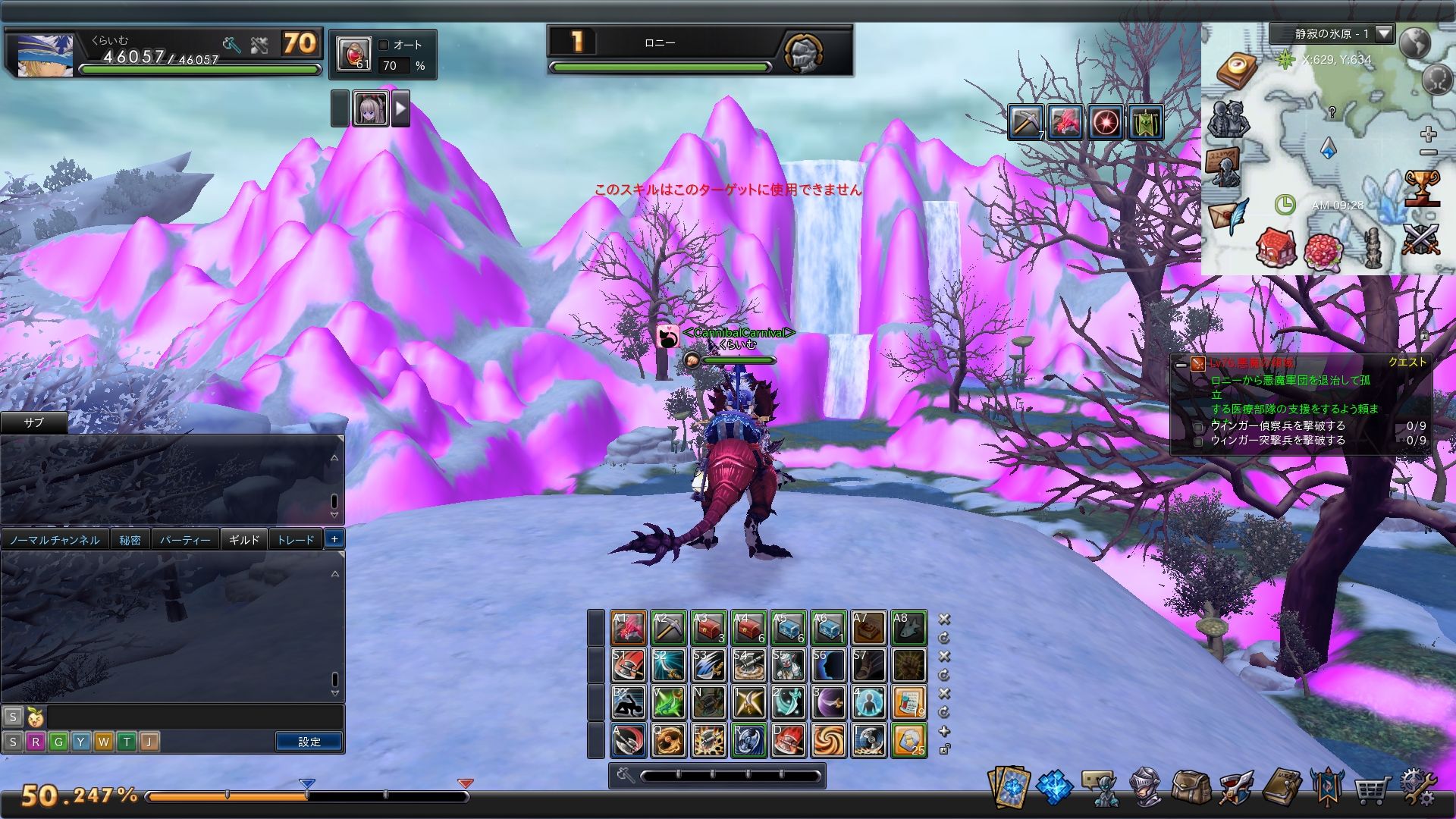Open the world map globe icon
This screenshot has height=819, width=1456.
tap(1415, 42)
